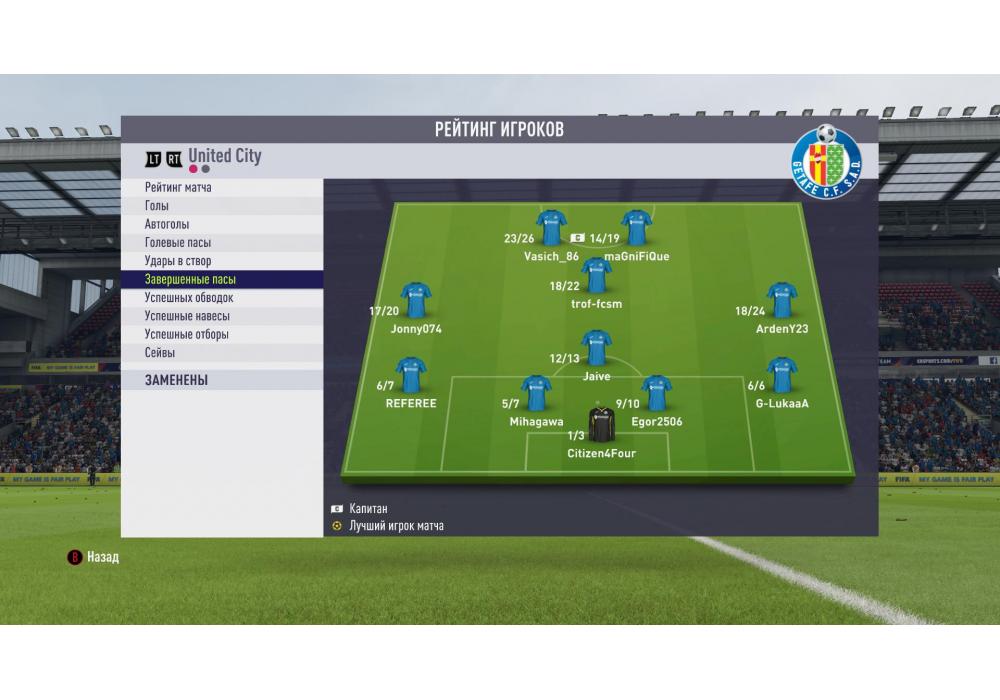Image resolution: width=1000 pixels, height=700 pixels.
Task: Choose the Голы category
Action: [x=222, y=206]
